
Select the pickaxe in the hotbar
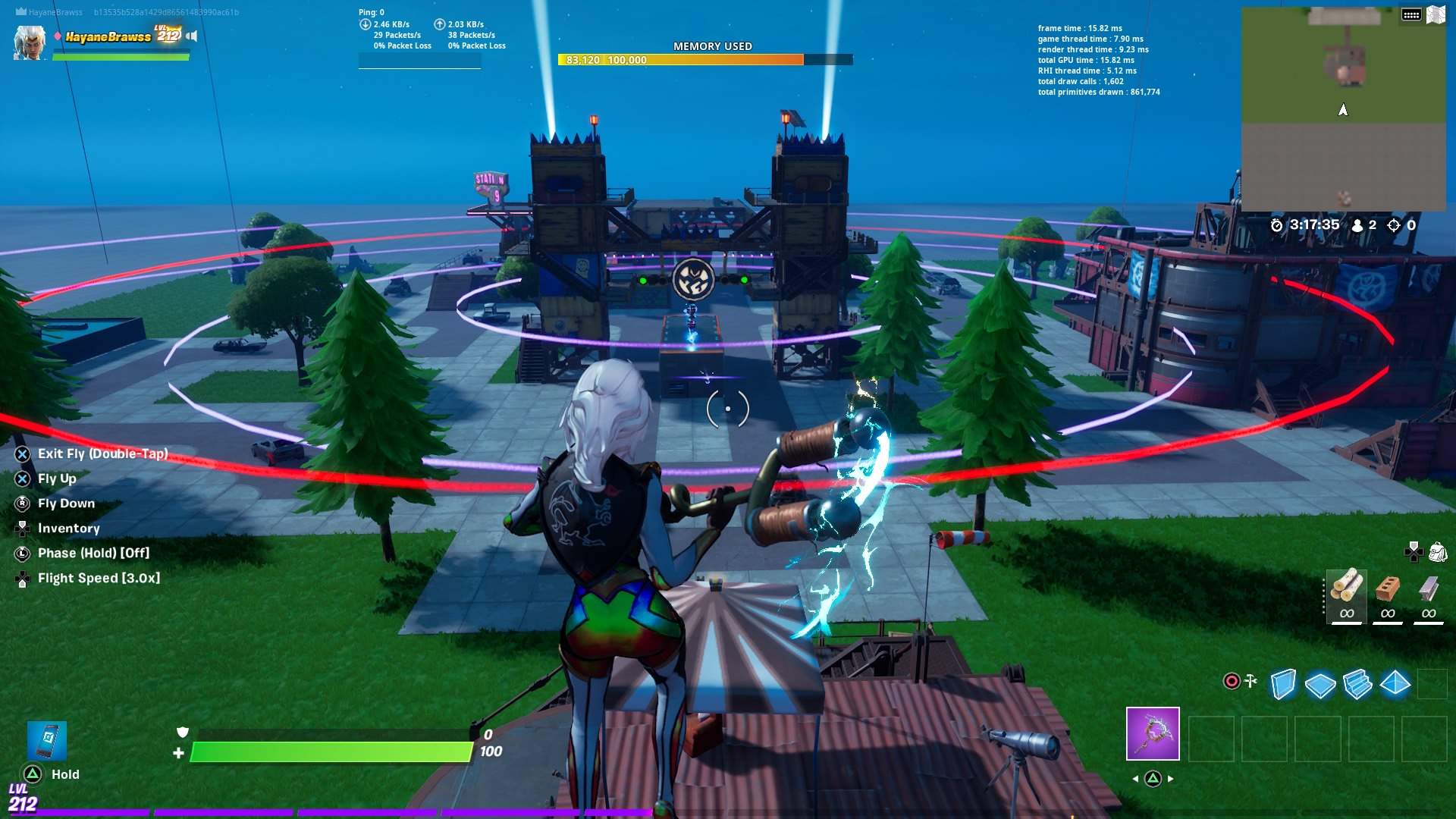tap(1152, 735)
